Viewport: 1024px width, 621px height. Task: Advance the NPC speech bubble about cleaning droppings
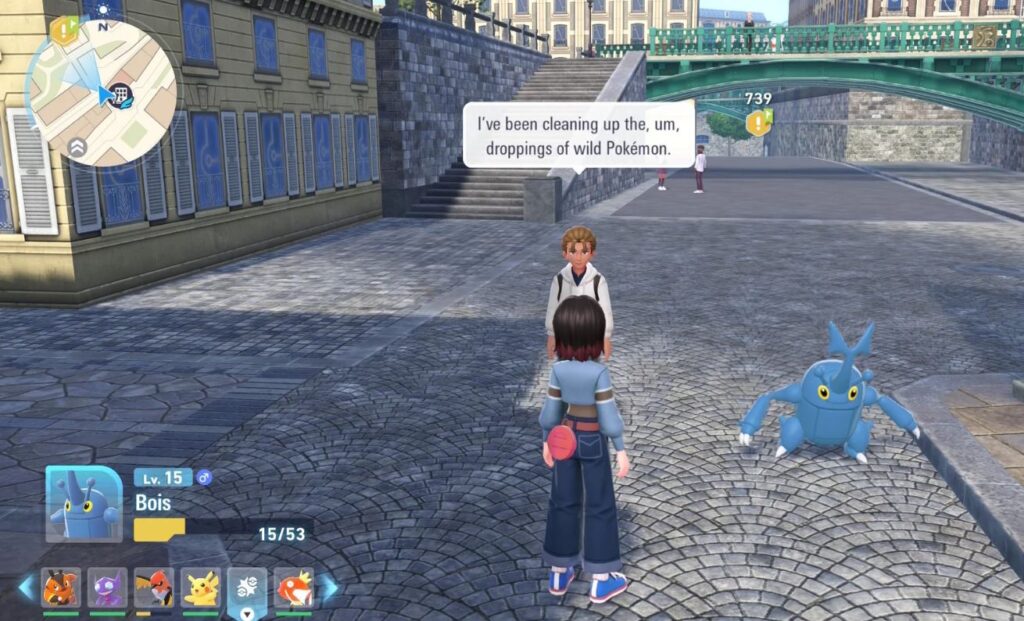(x=579, y=134)
